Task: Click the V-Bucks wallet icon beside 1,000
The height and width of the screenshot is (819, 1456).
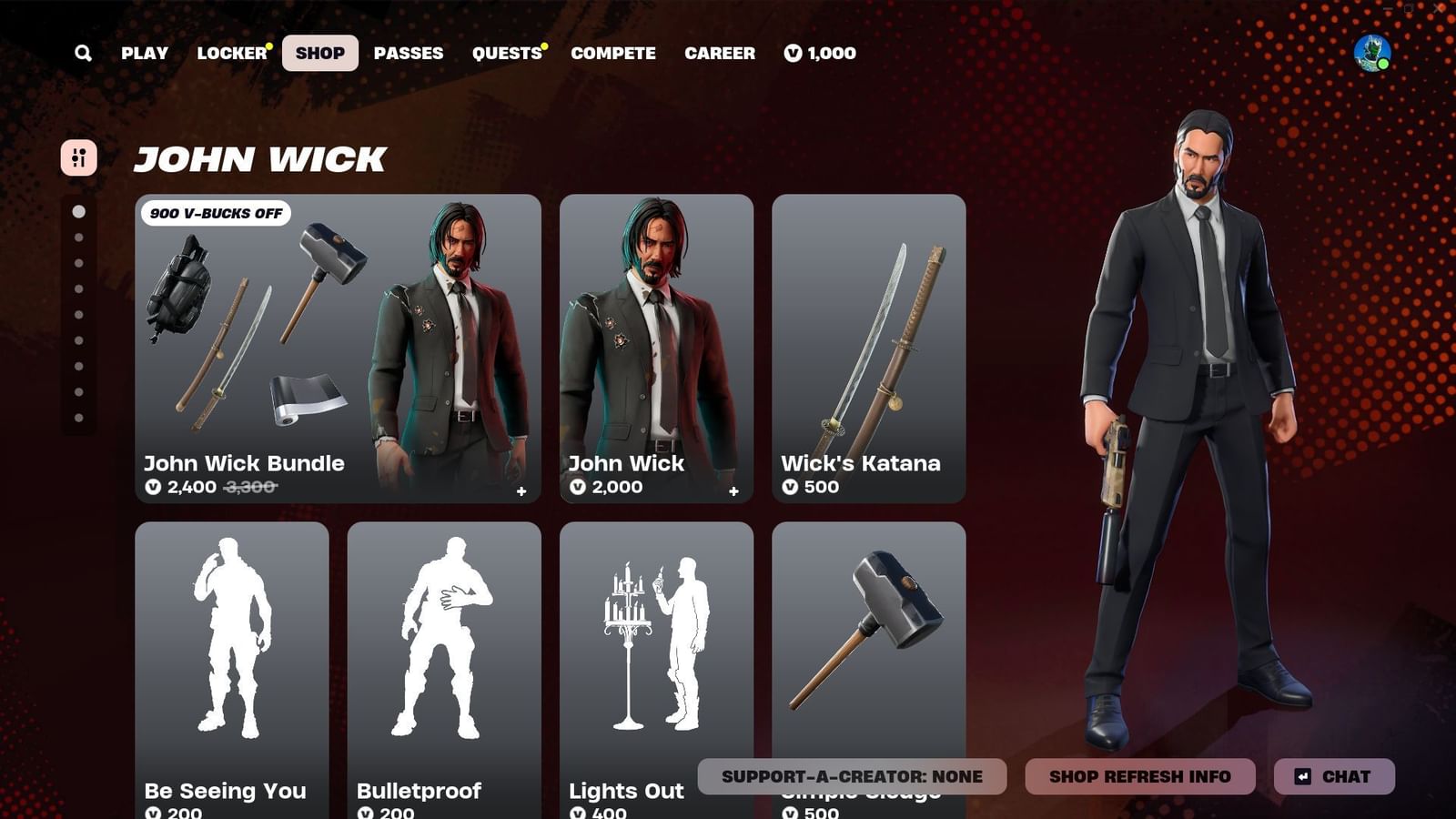Action: point(791,53)
